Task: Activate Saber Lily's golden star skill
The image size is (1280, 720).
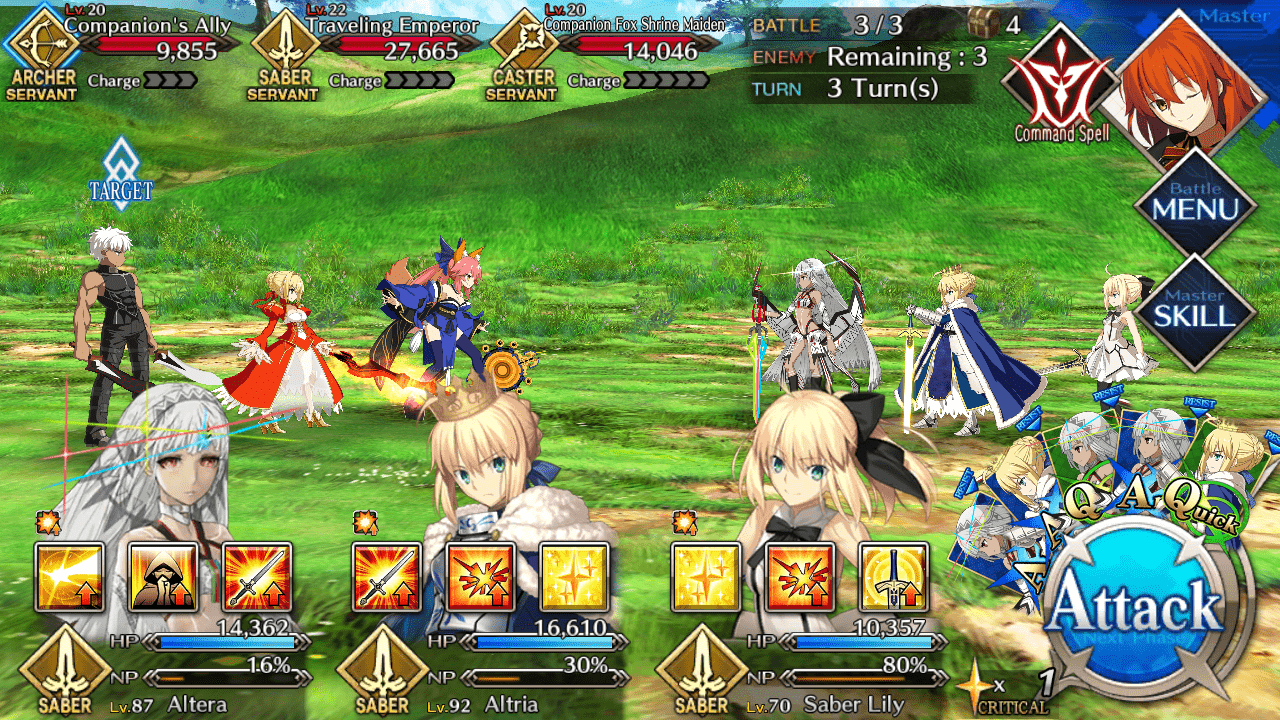Action: (706, 577)
